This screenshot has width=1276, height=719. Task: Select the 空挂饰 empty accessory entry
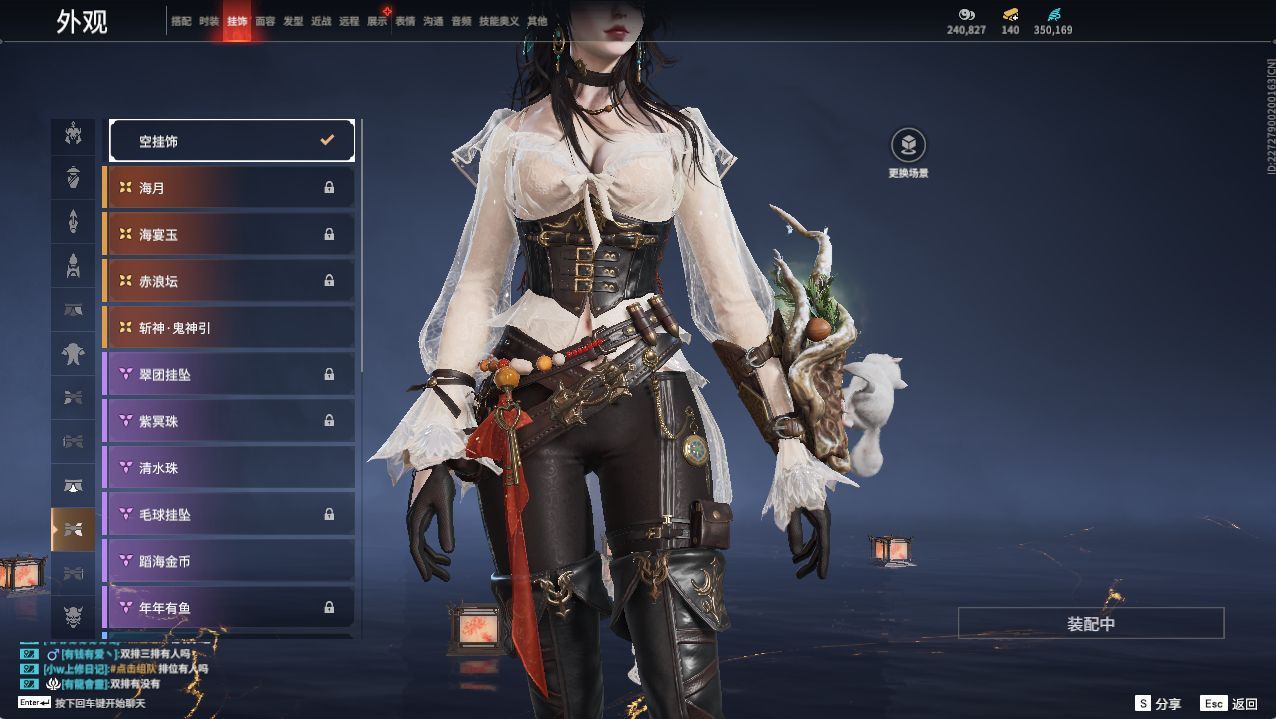pyautogui.click(x=231, y=141)
